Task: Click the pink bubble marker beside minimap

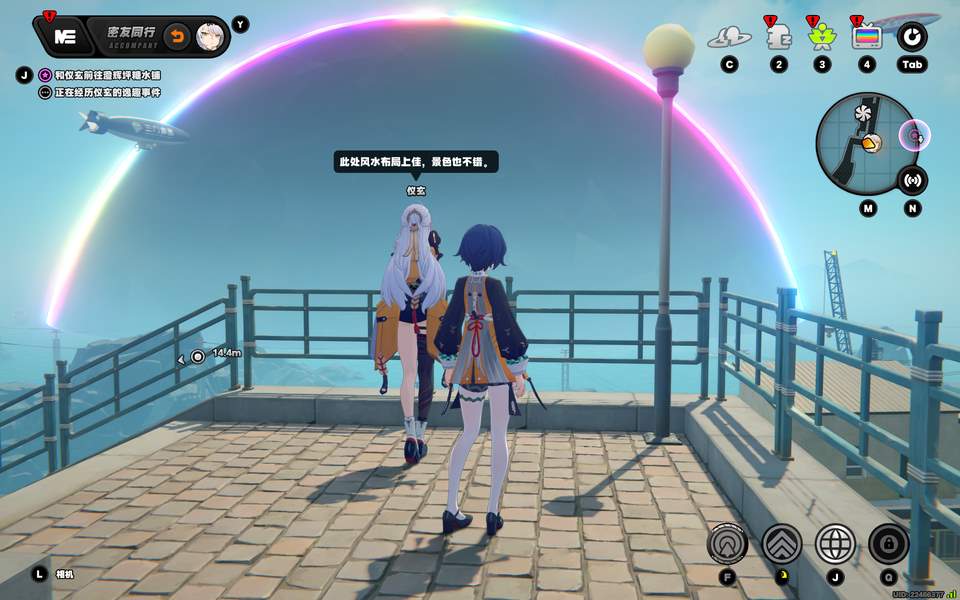Action: coord(913,134)
